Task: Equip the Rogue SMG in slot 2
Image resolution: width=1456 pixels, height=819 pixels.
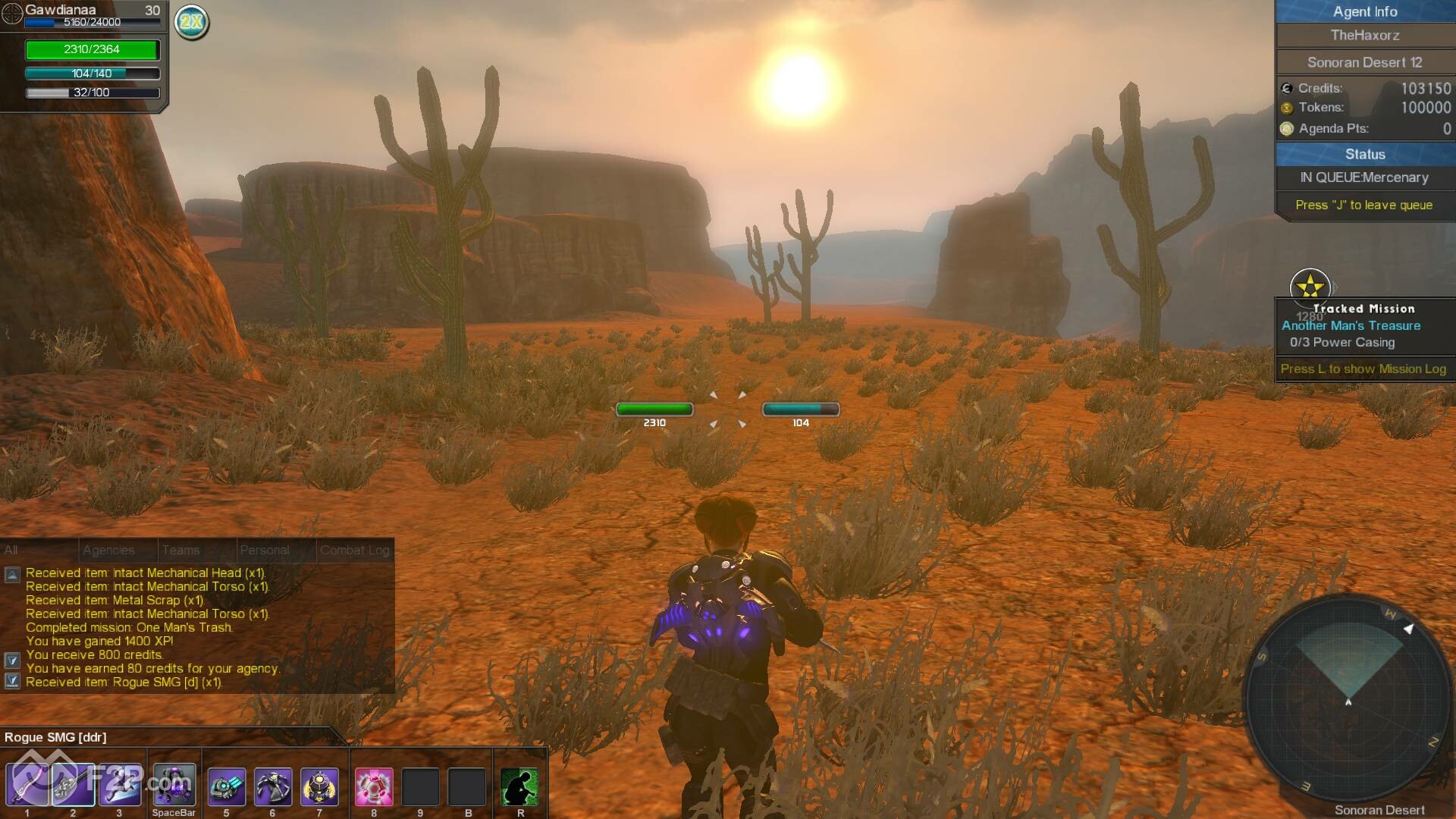Action: tap(73, 786)
